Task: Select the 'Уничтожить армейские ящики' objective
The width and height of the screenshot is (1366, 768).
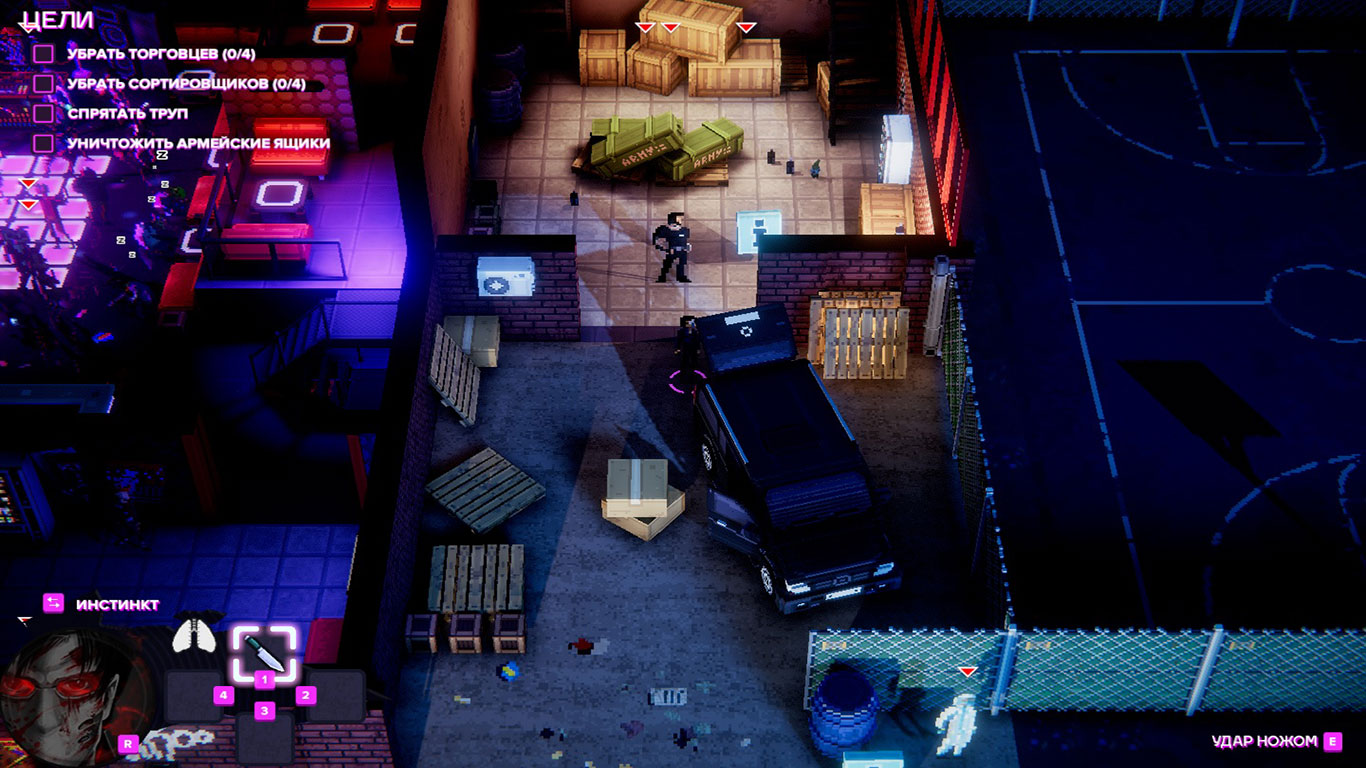Action: pos(198,144)
